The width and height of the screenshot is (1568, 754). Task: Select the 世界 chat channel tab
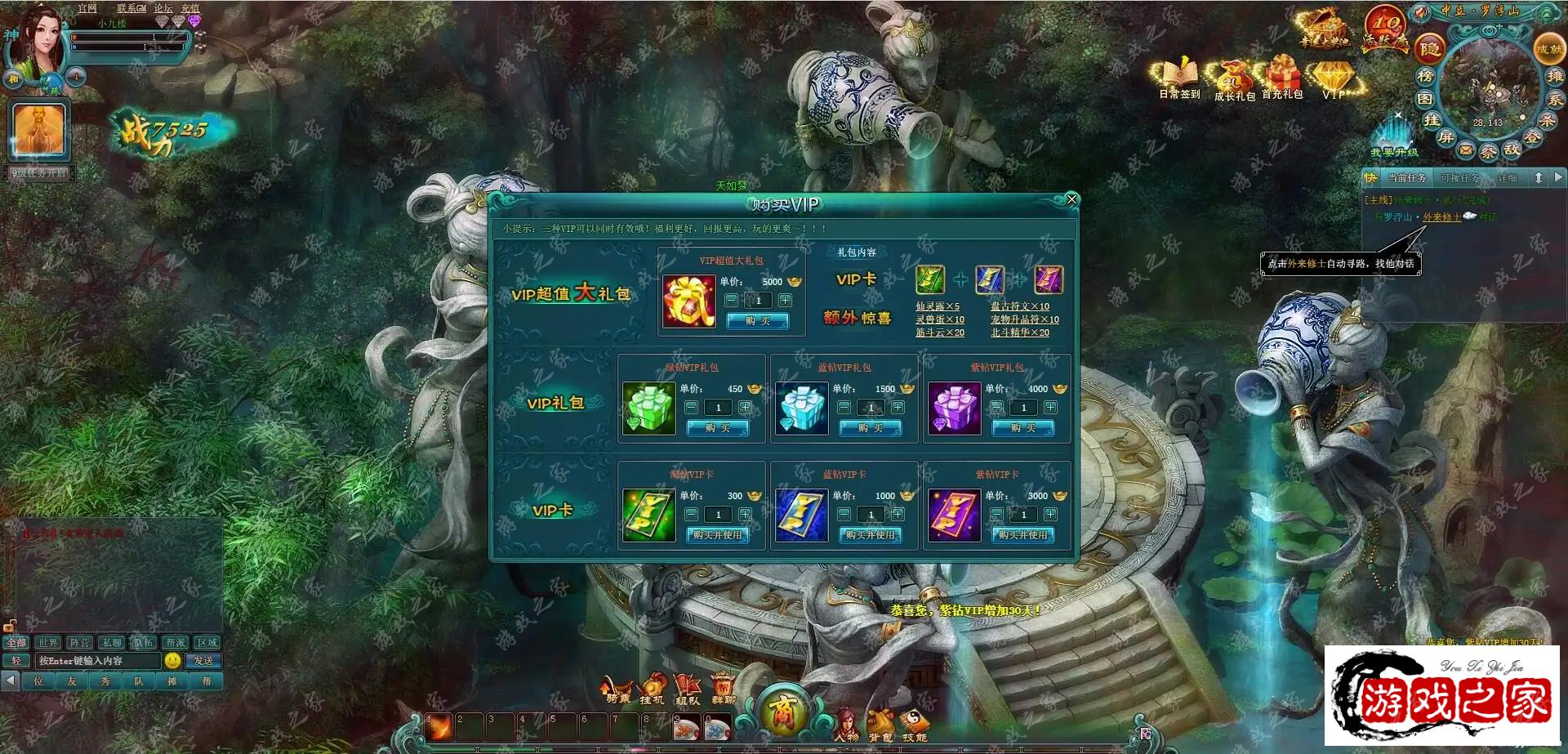pos(48,643)
